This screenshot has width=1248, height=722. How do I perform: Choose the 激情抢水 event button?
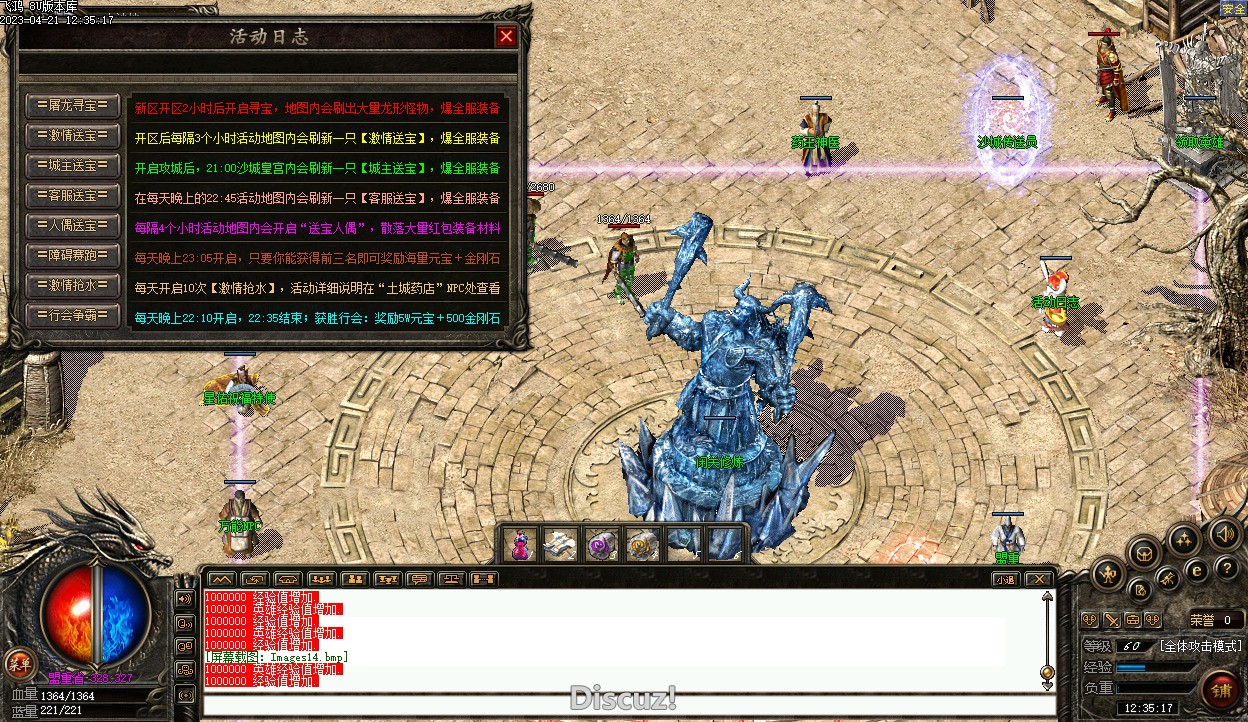73,286
